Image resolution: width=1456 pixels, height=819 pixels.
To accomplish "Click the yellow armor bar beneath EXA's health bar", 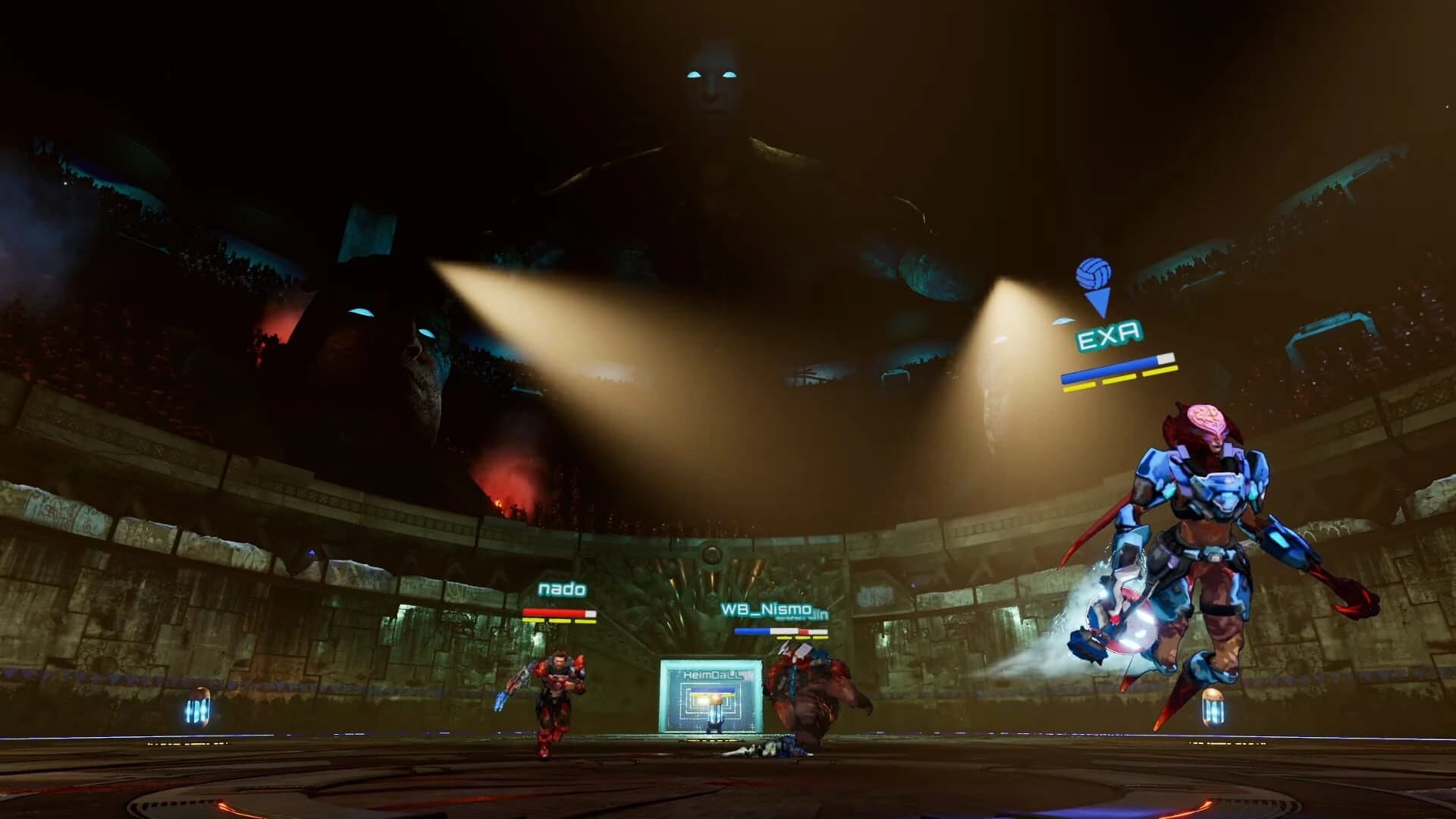I will click(x=1119, y=381).
